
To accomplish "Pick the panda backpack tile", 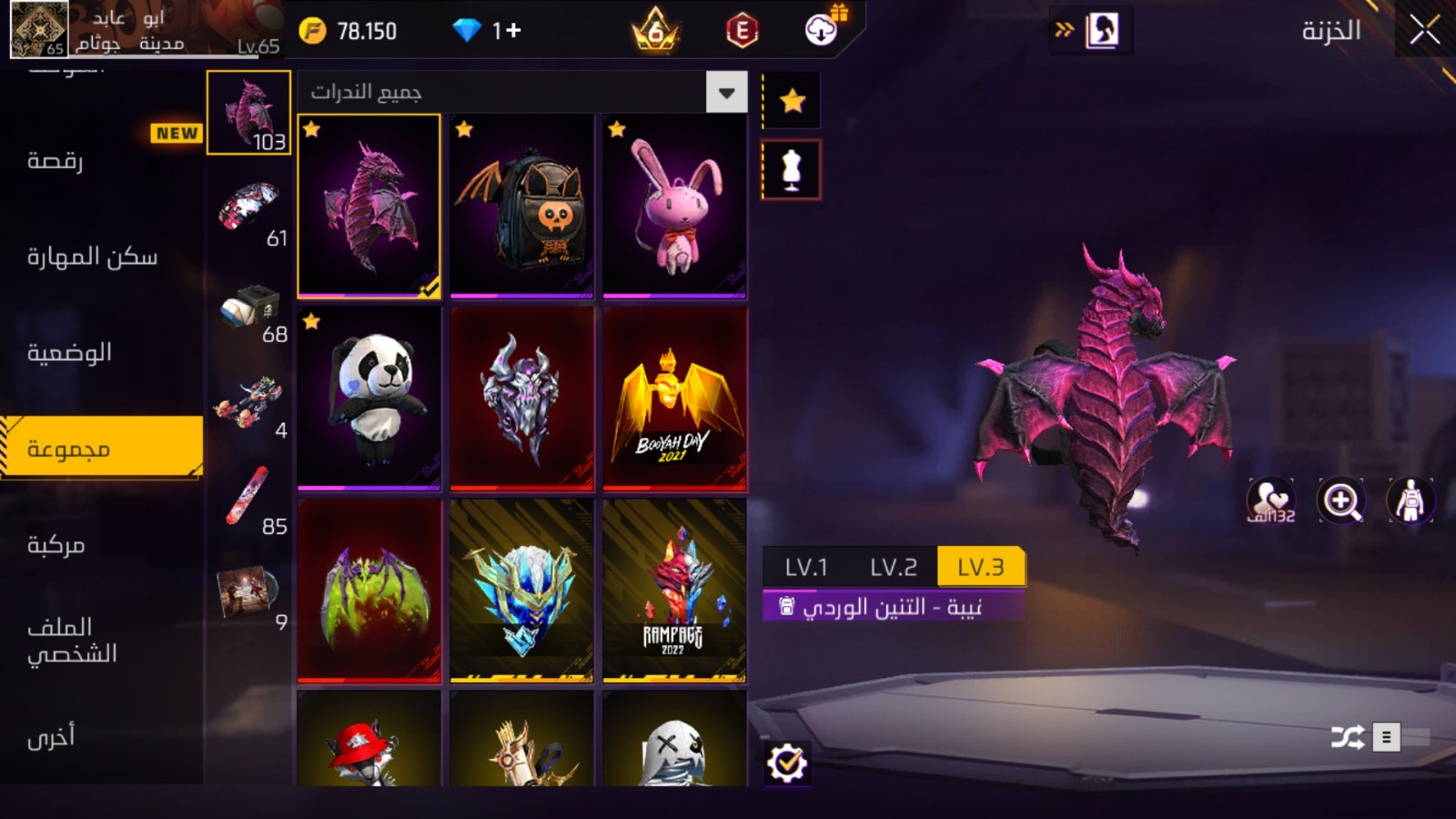I will (369, 399).
